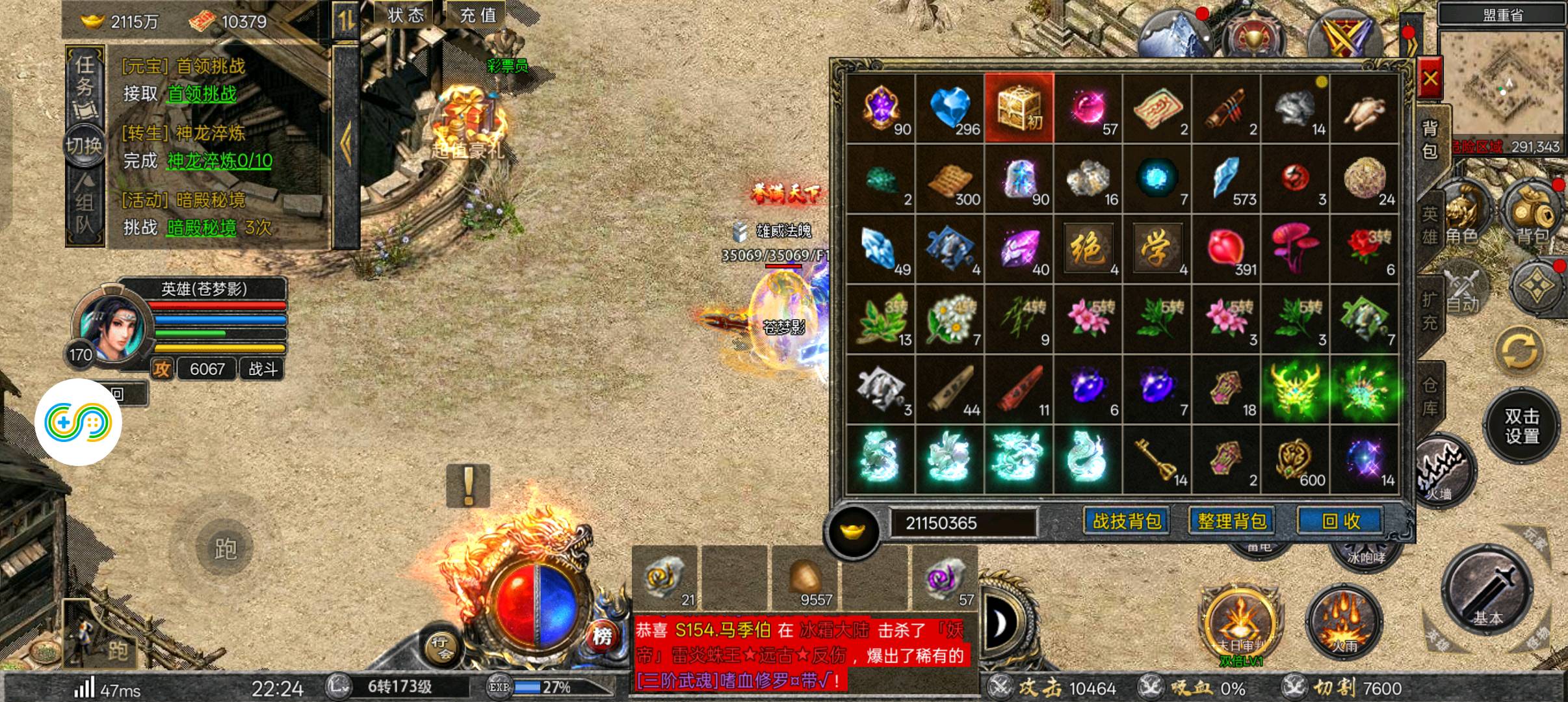Viewport: 1568px width, 702px height.
Task: Switch to the 英雄 hero tab
Action: tap(1429, 224)
